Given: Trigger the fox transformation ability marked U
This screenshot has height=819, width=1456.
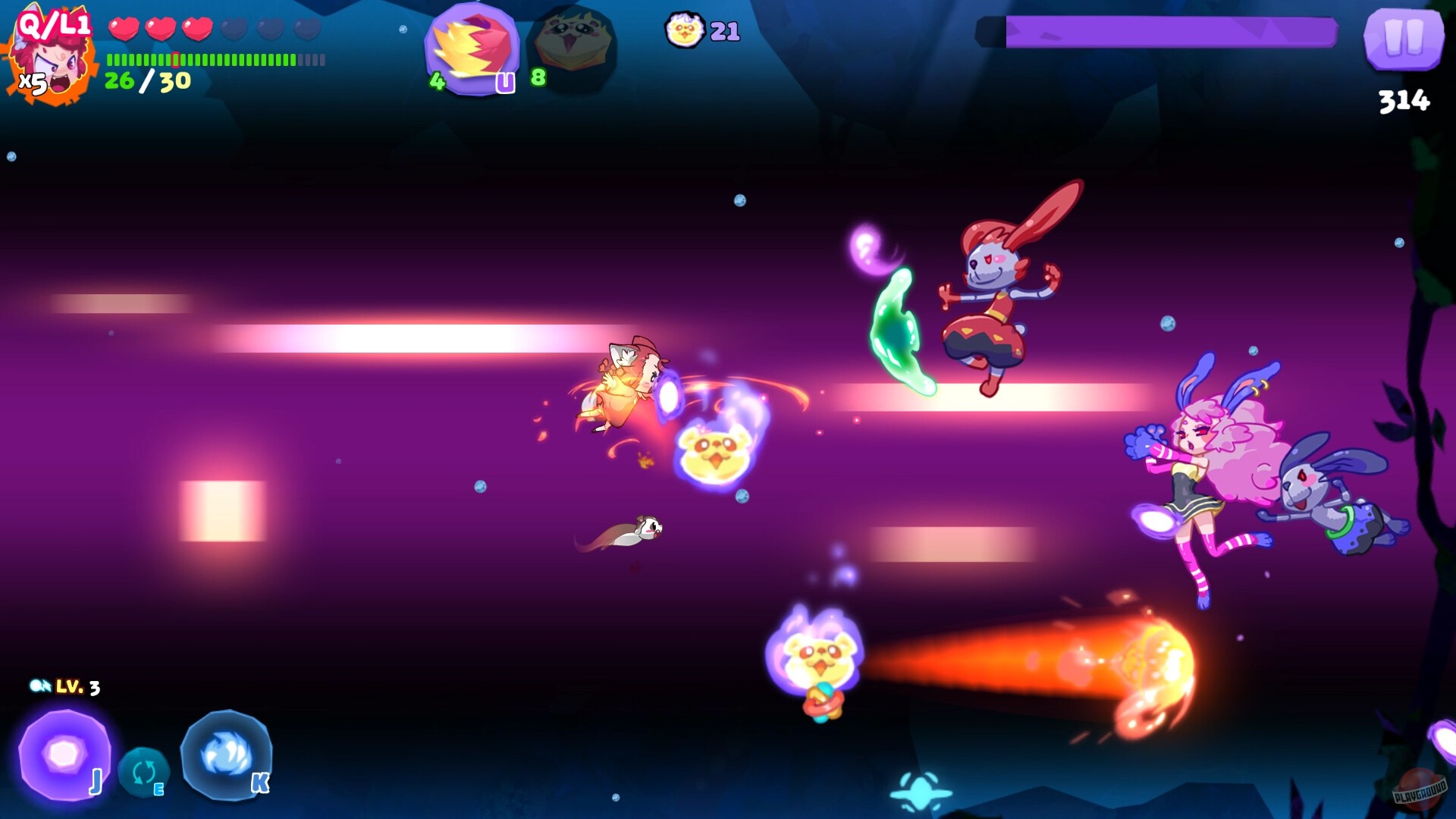Looking at the screenshot, I should (x=472, y=45).
